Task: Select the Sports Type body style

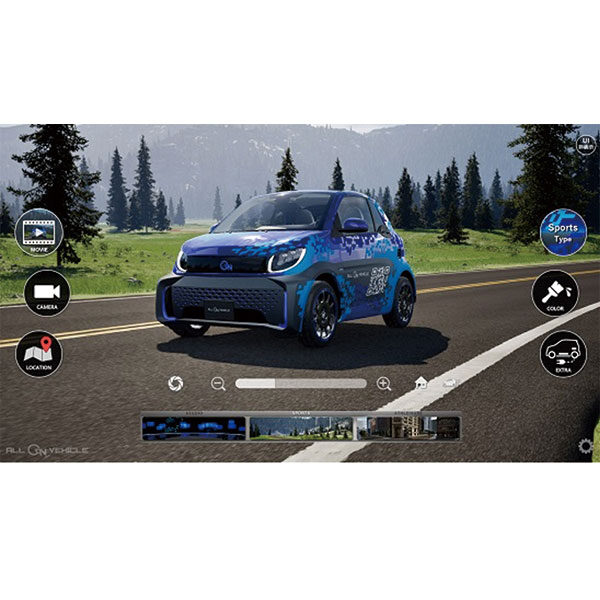Action: tap(563, 232)
